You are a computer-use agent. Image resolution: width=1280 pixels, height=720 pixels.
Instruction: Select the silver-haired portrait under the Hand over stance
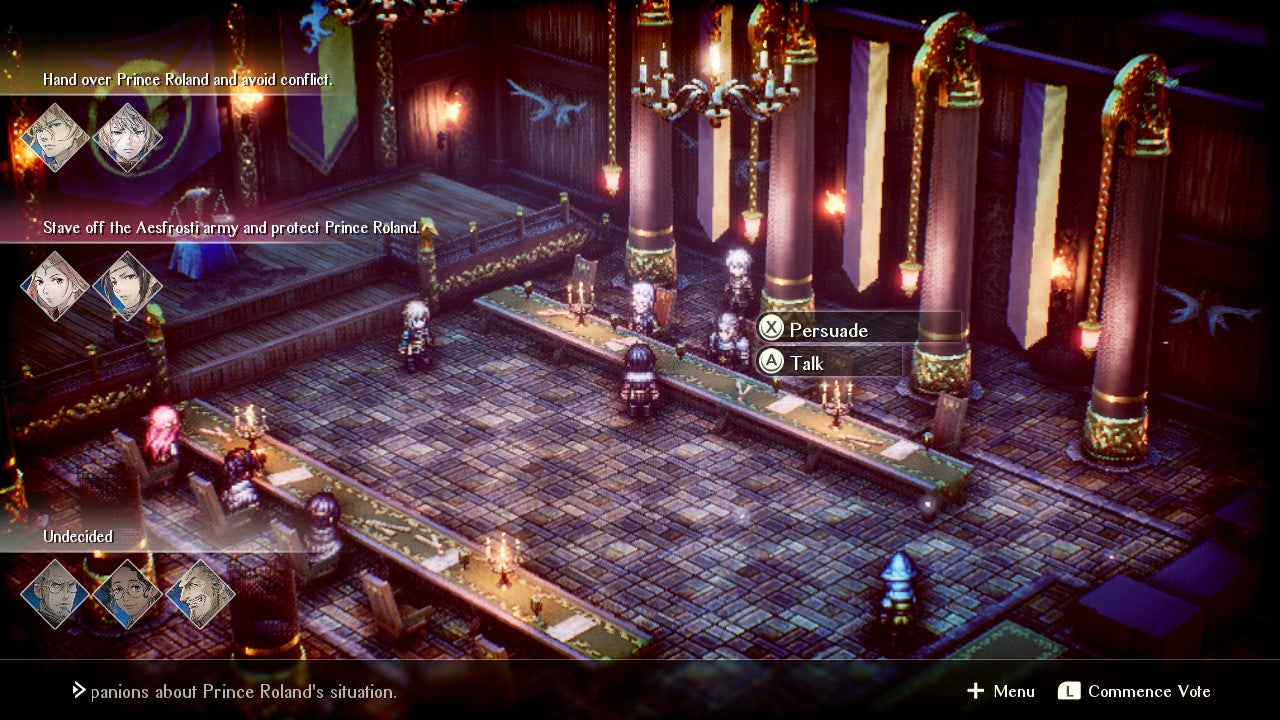[x=127, y=138]
